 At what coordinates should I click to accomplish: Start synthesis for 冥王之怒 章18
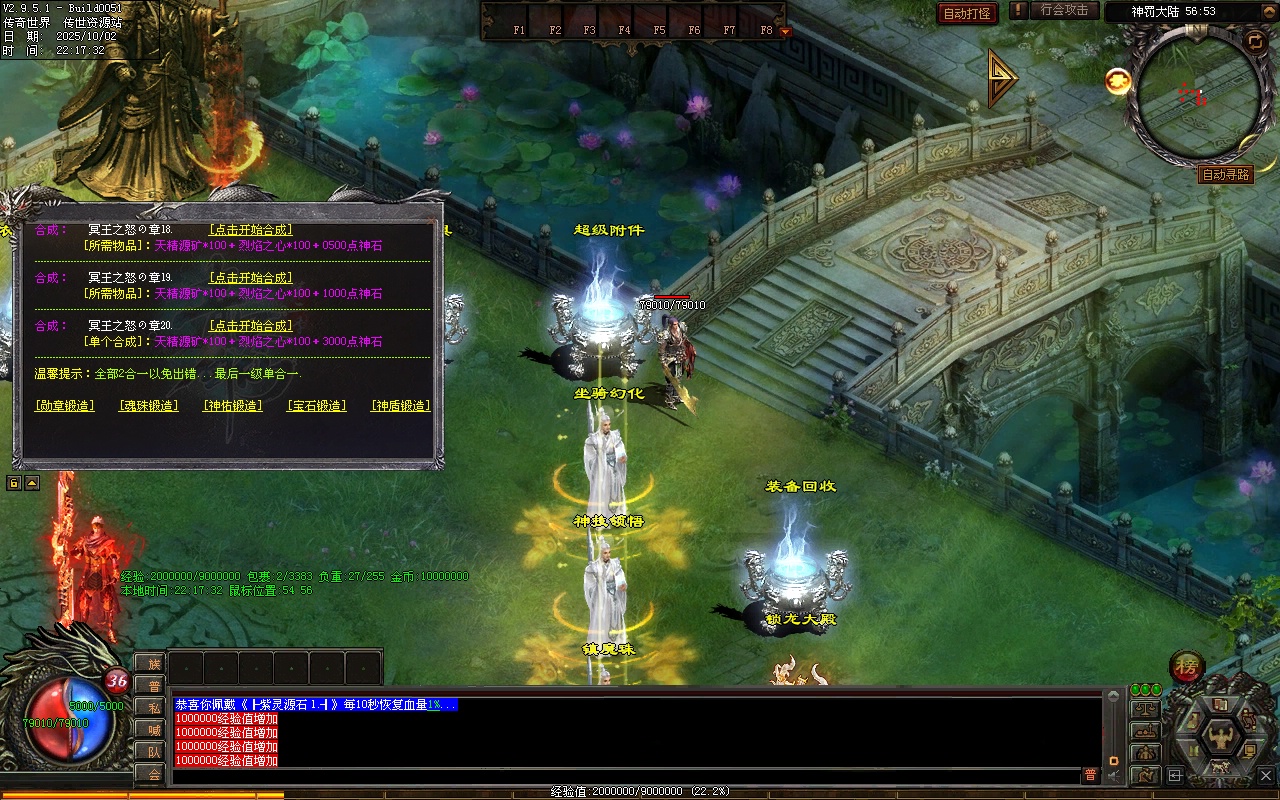point(250,230)
